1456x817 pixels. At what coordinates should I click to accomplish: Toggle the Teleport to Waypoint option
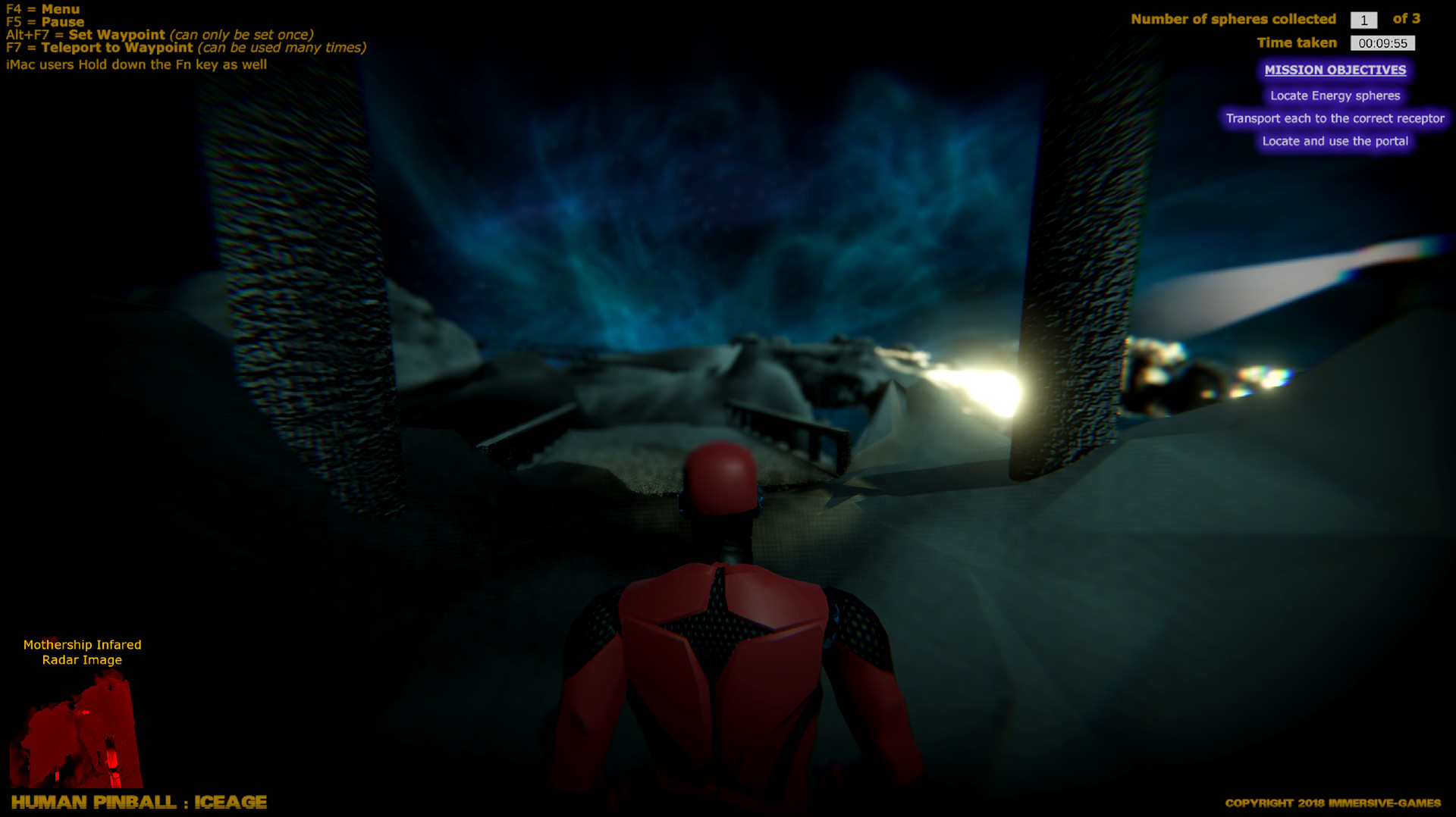[x=99, y=48]
